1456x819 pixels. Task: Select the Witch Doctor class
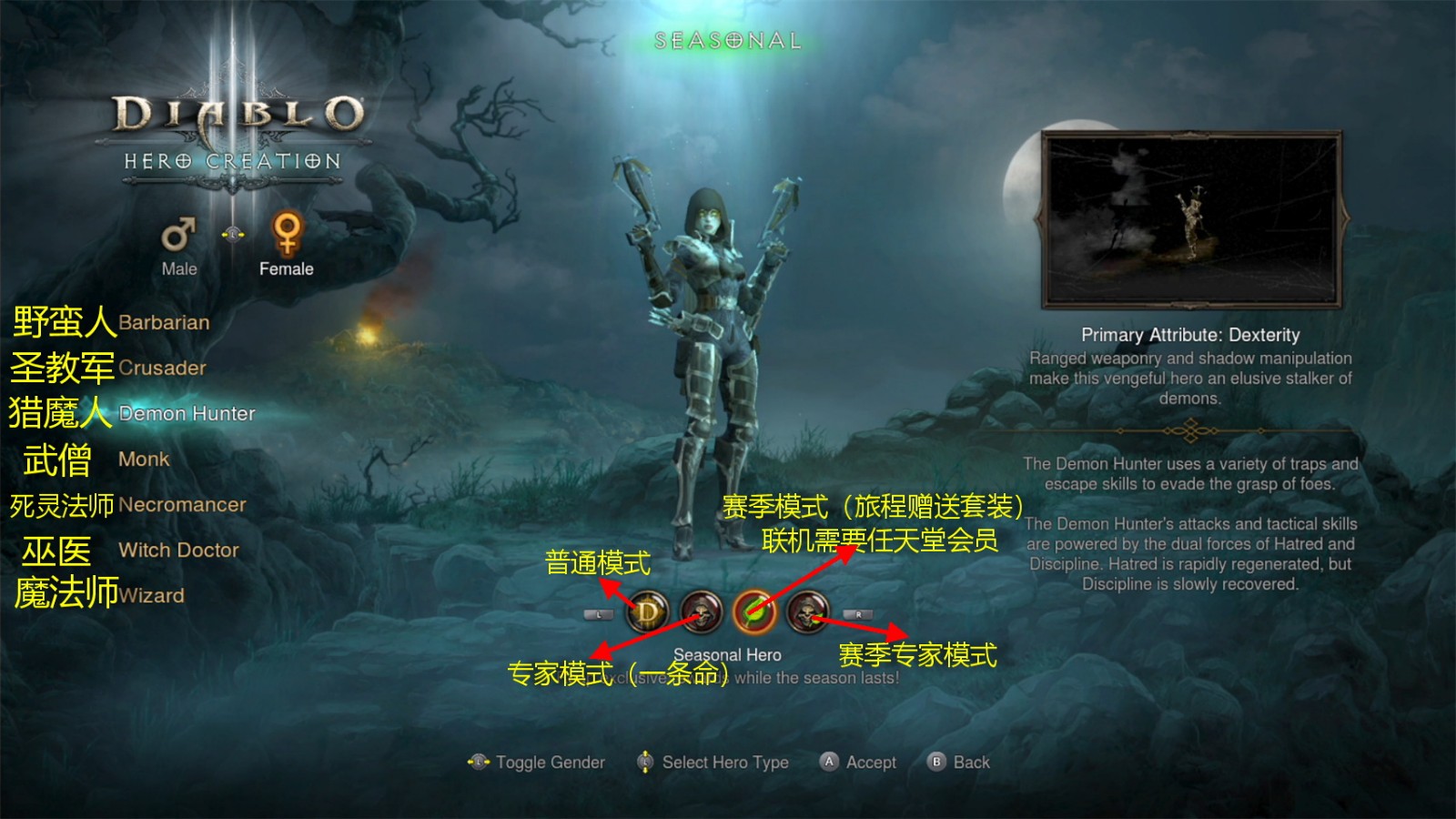(x=178, y=550)
